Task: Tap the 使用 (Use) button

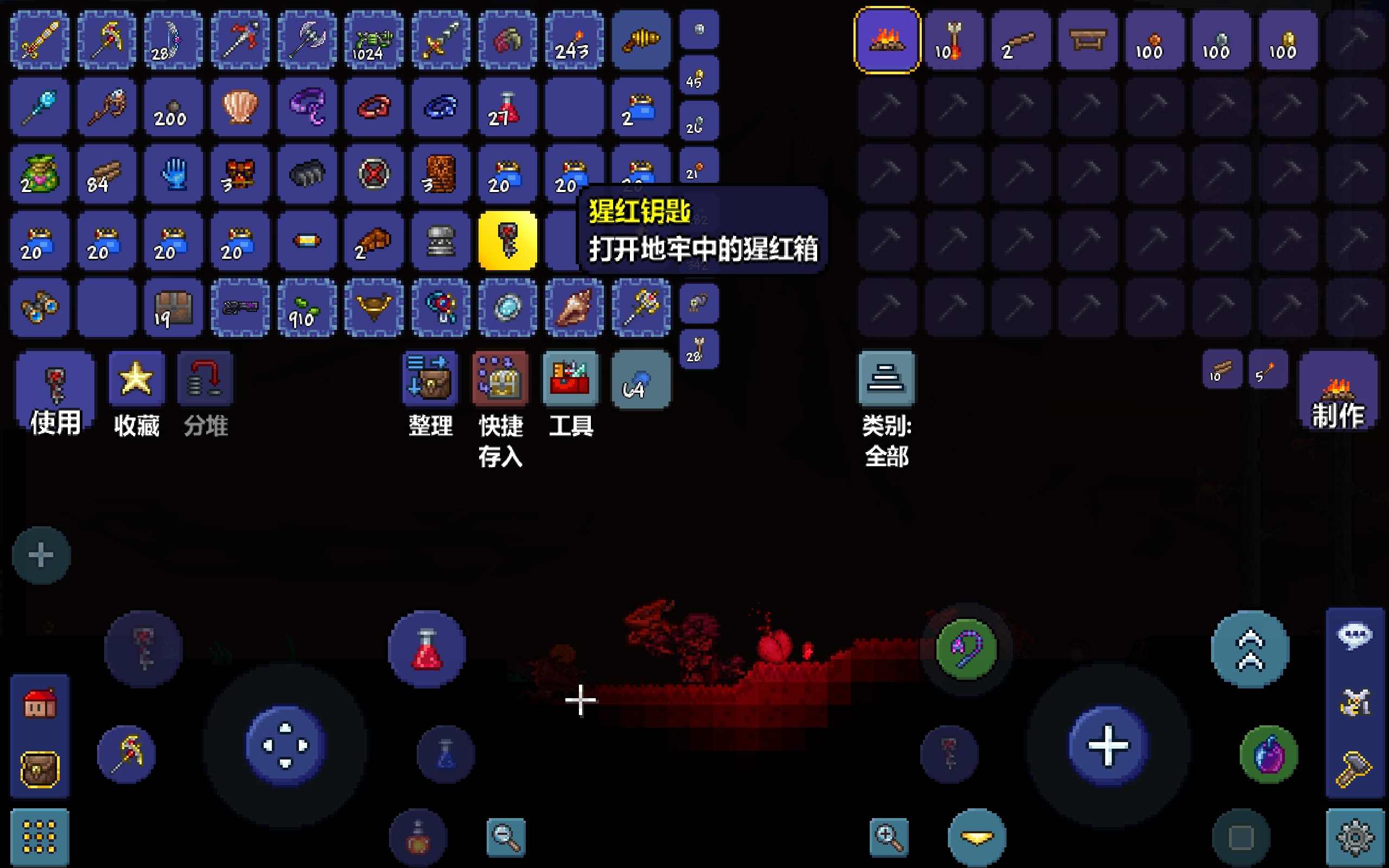Action: tap(55, 395)
